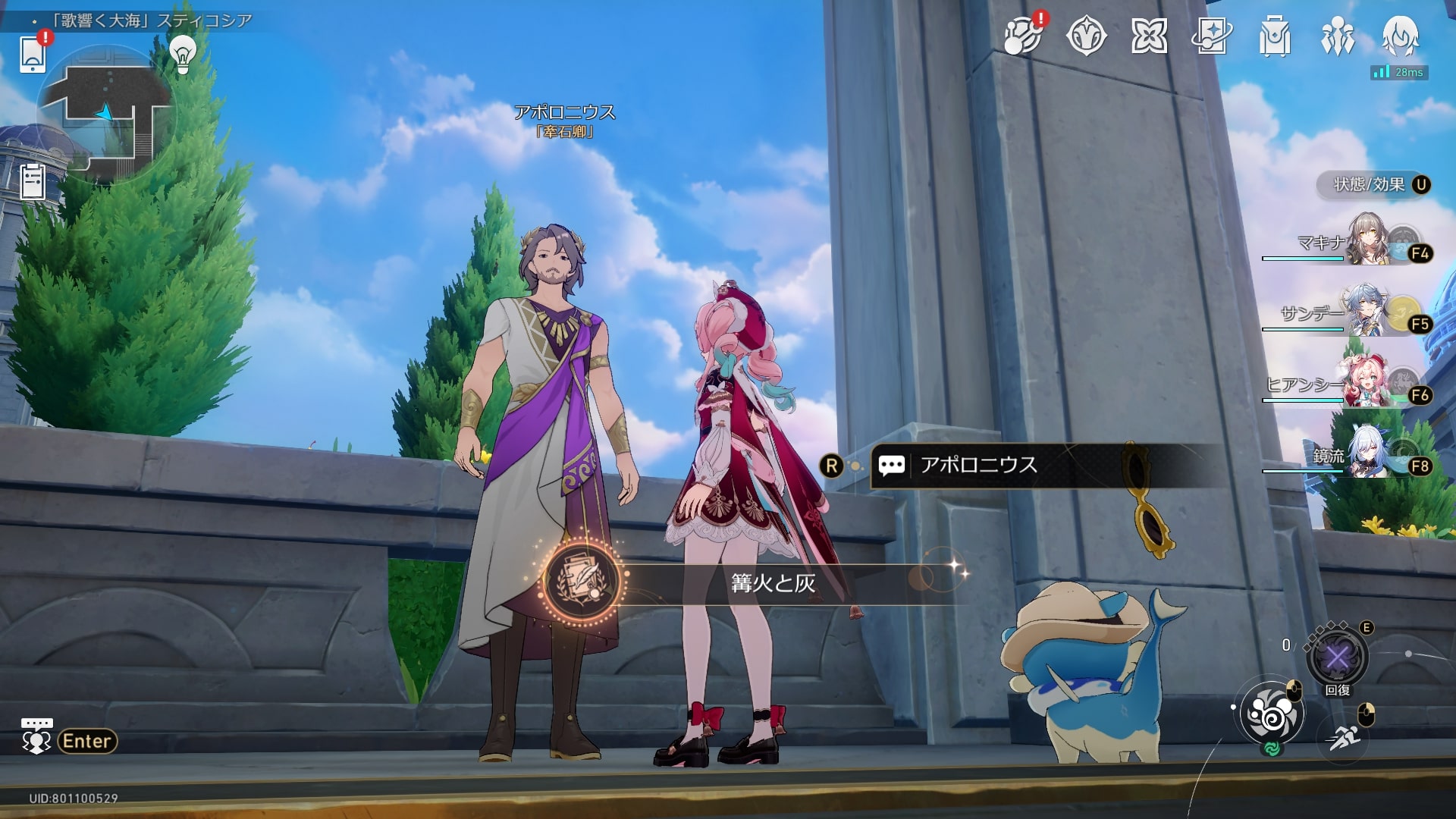Viewport: 1456px width, 819px height.
Task: Use the 回復 technique icon
Action: pyautogui.click(x=1337, y=657)
